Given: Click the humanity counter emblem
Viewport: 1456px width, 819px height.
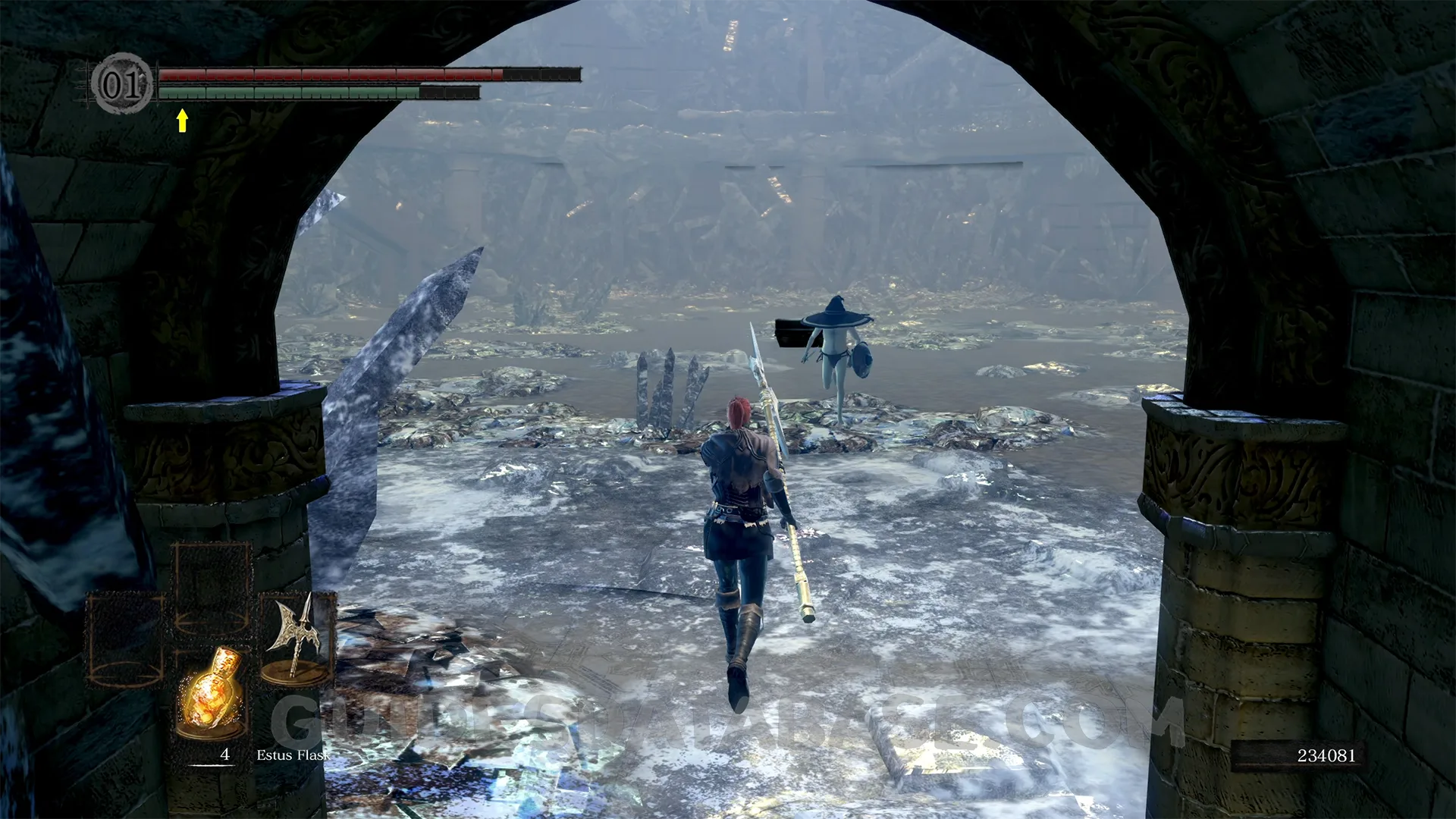Looking at the screenshot, I should [121, 83].
